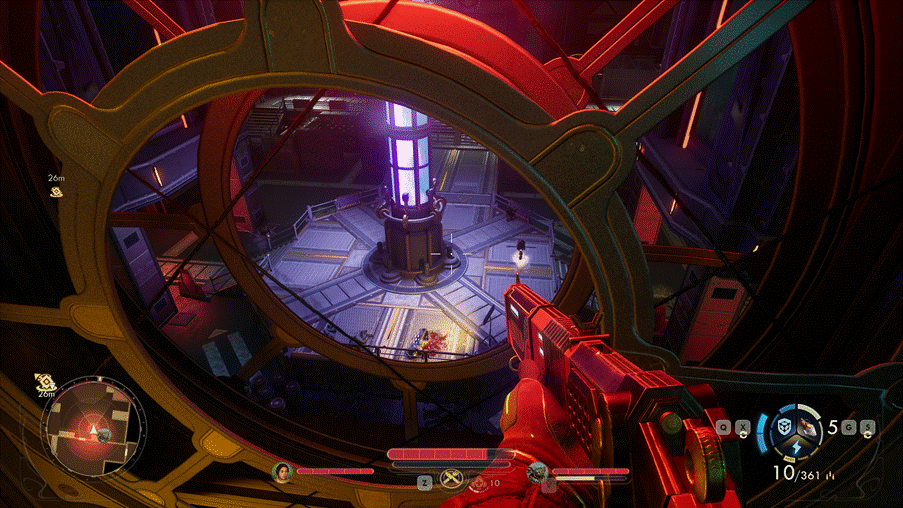Select the female companion portrait
903x508 pixels.
click(284, 470)
